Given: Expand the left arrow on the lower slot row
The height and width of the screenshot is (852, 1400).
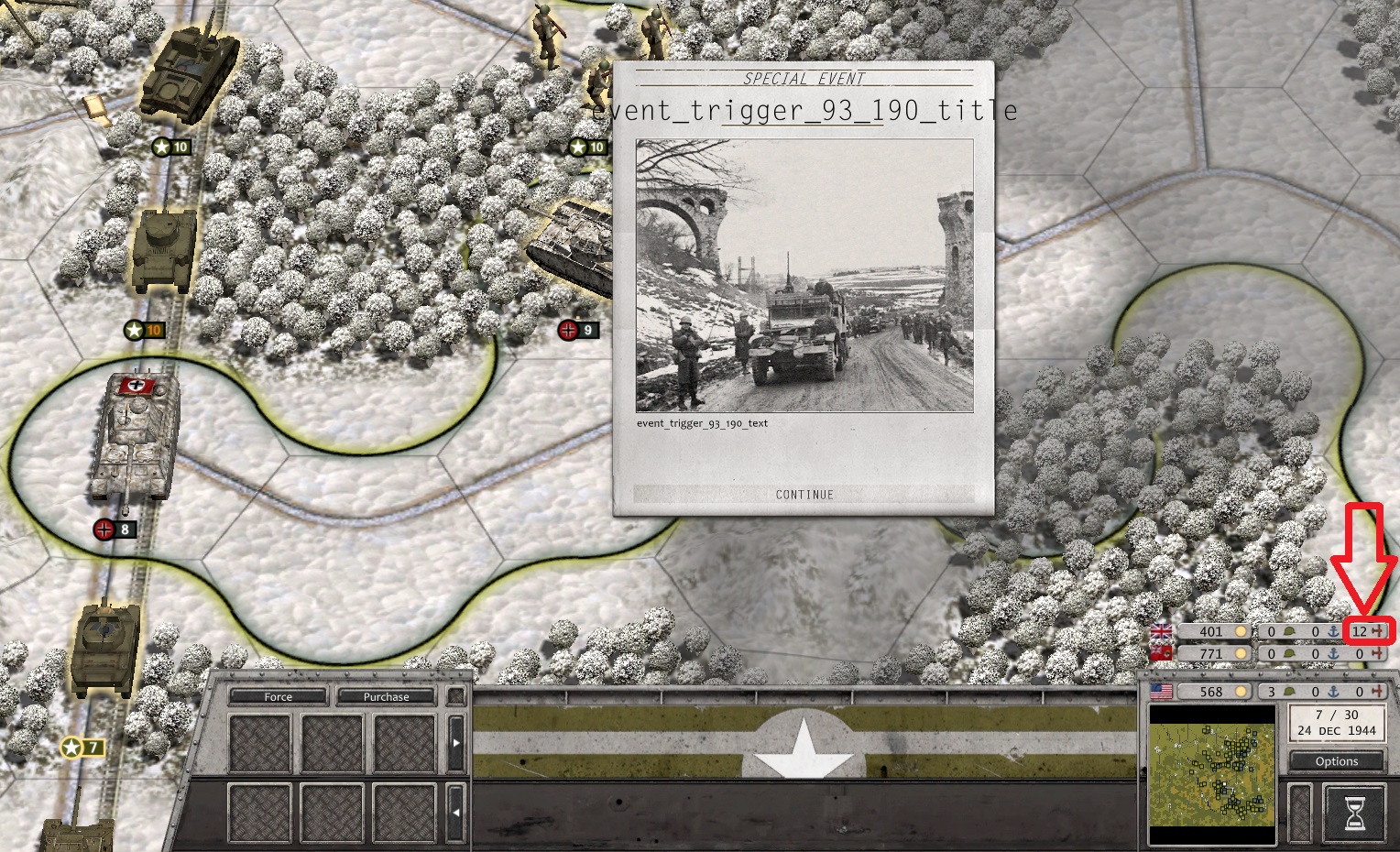Looking at the screenshot, I should (x=457, y=812).
